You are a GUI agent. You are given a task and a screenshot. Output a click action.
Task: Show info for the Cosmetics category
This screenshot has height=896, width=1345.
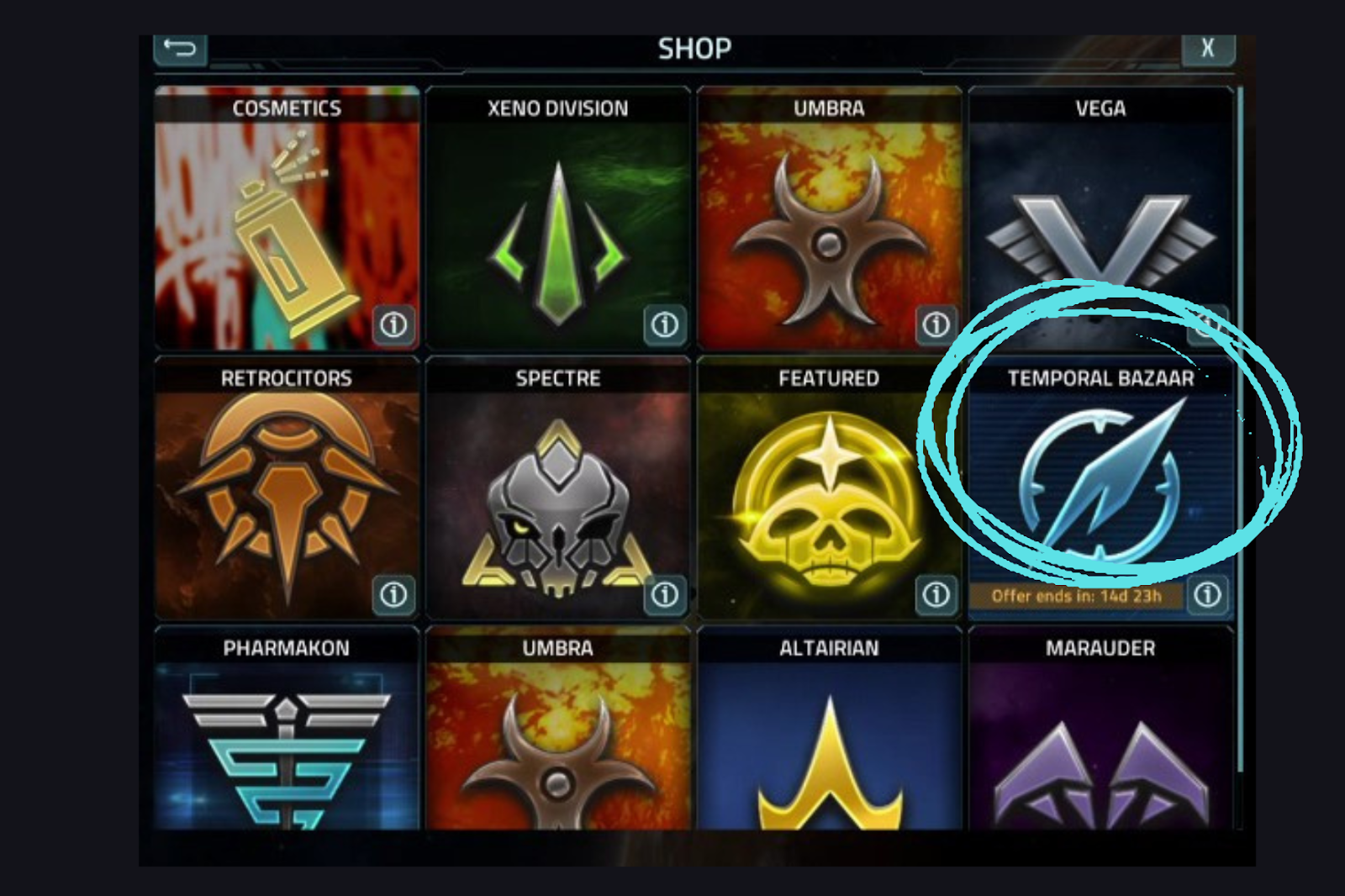pyautogui.click(x=393, y=324)
